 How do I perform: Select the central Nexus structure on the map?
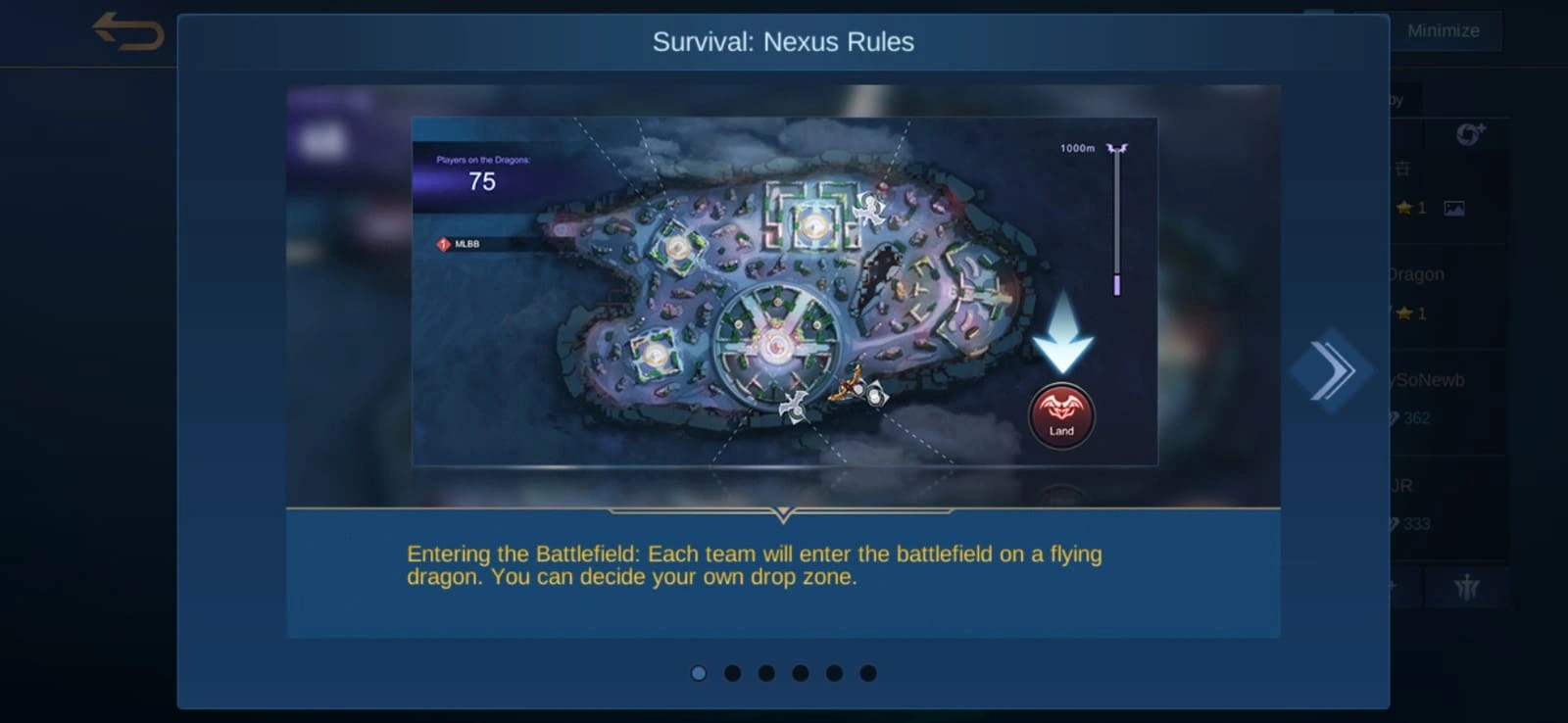[x=777, y=345]
